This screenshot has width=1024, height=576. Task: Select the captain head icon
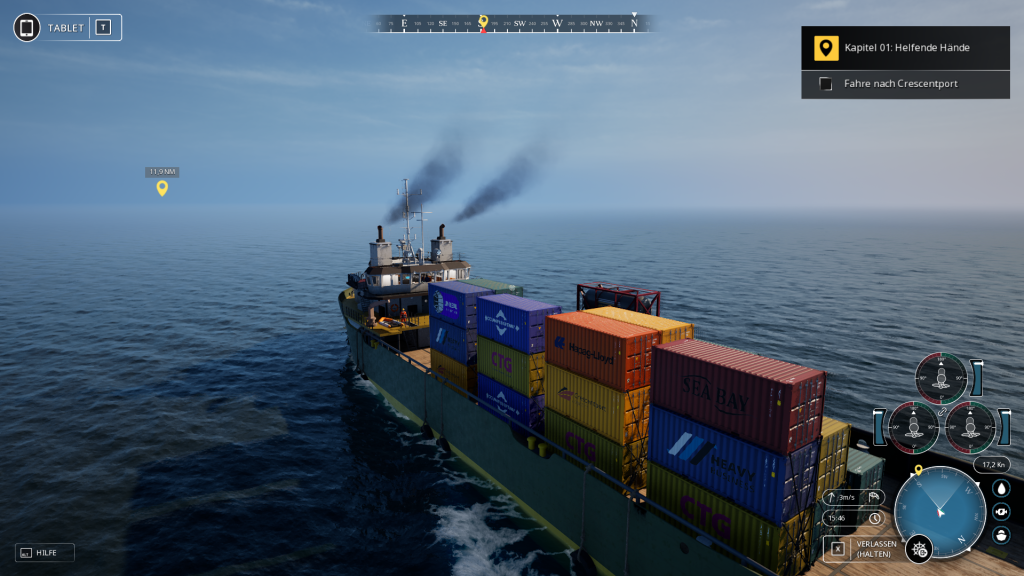[1001, 535]
